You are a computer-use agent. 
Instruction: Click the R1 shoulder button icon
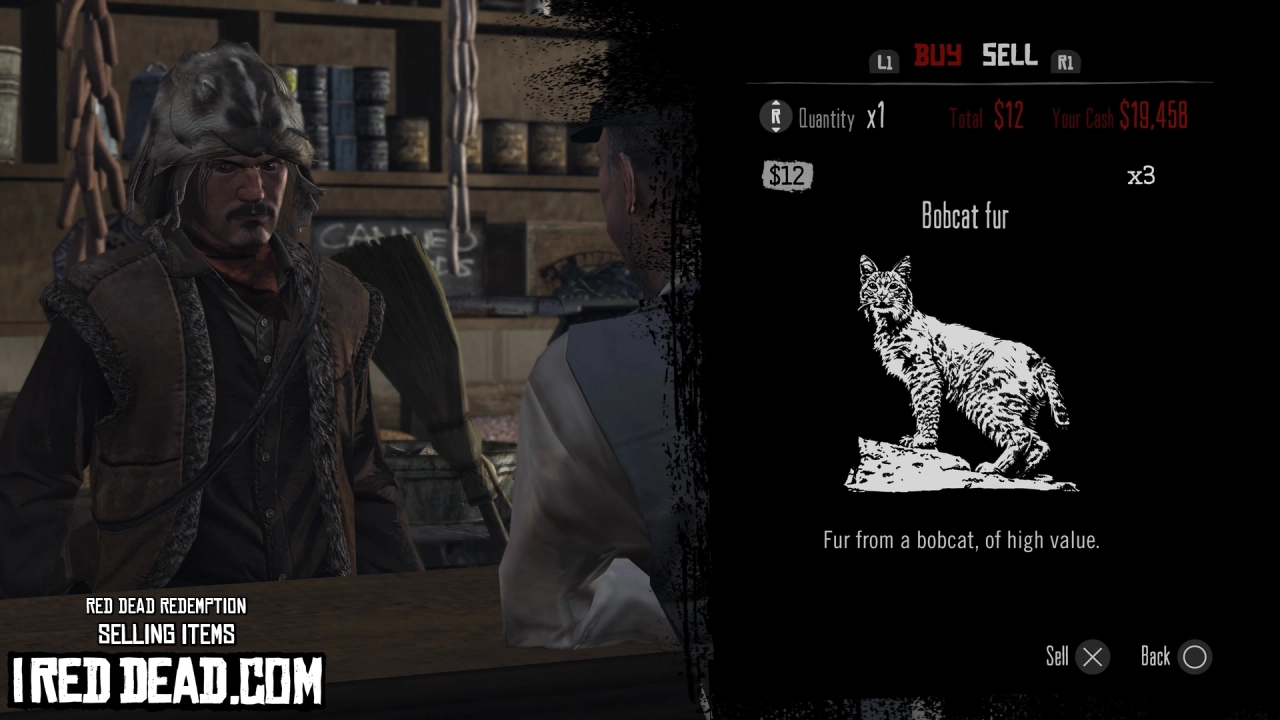(x=1066, y=62)
